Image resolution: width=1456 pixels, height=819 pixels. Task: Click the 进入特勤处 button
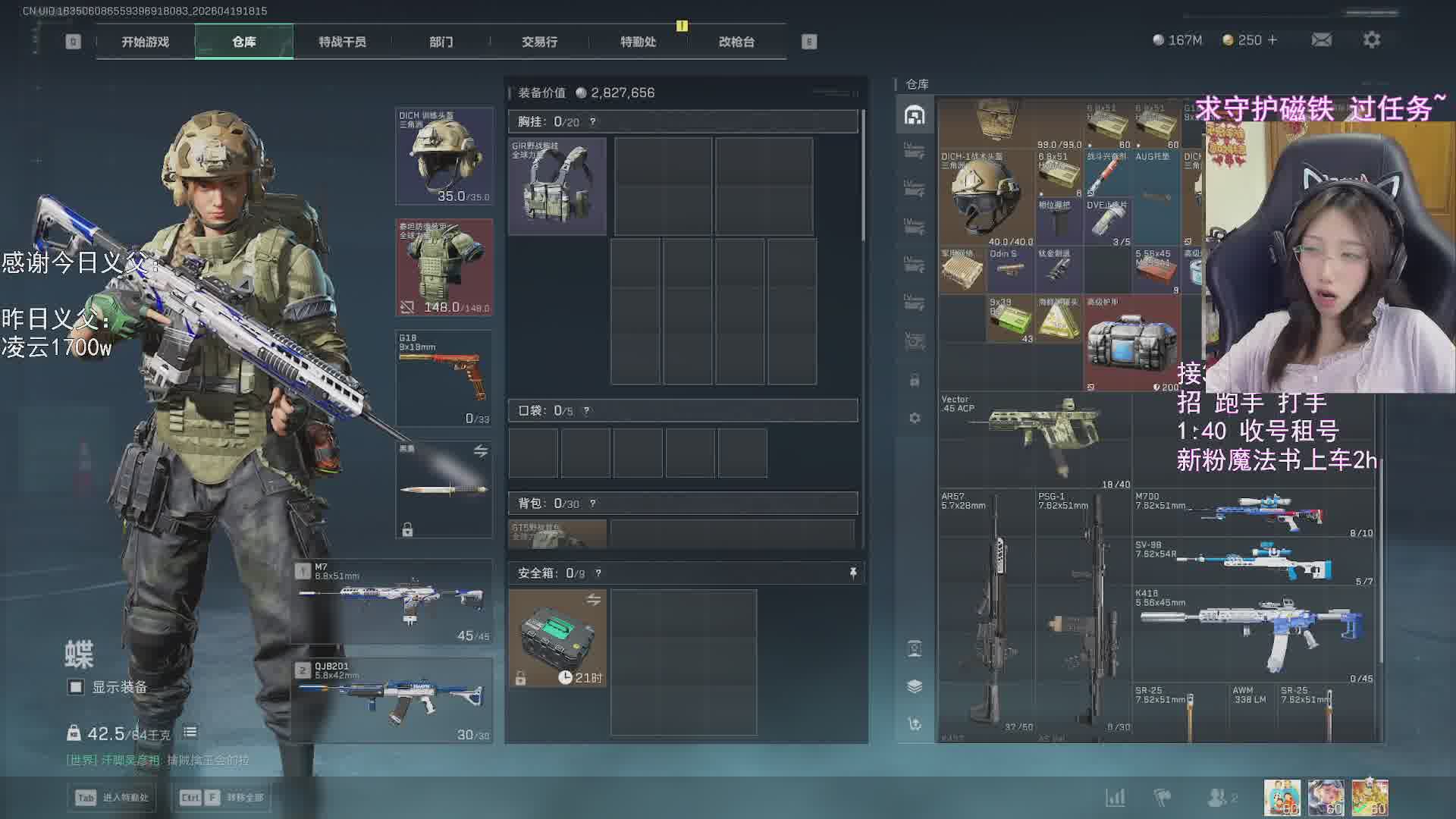click(x=112, y=798)
